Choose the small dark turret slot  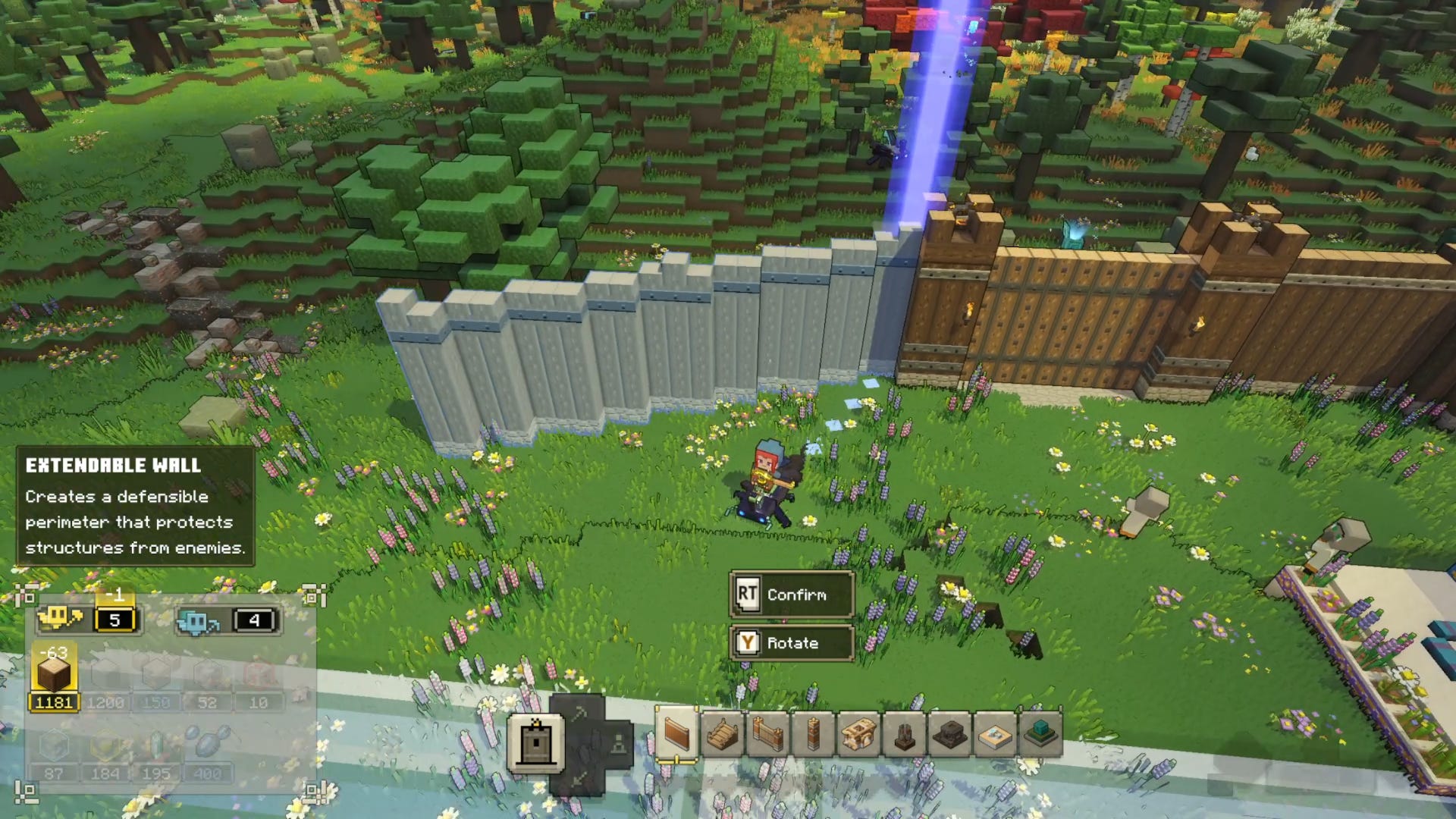coord(904,734)
